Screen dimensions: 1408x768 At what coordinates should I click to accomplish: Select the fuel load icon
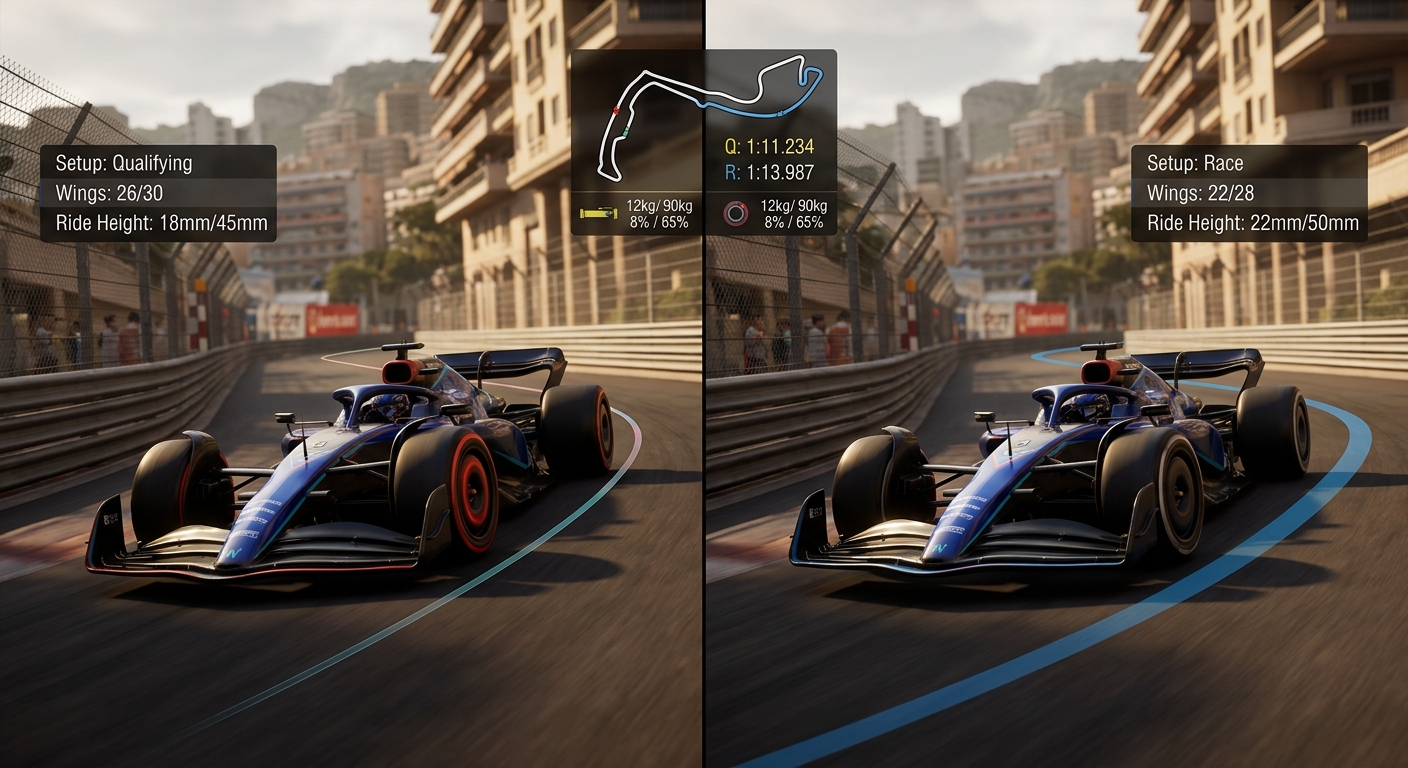598,212
